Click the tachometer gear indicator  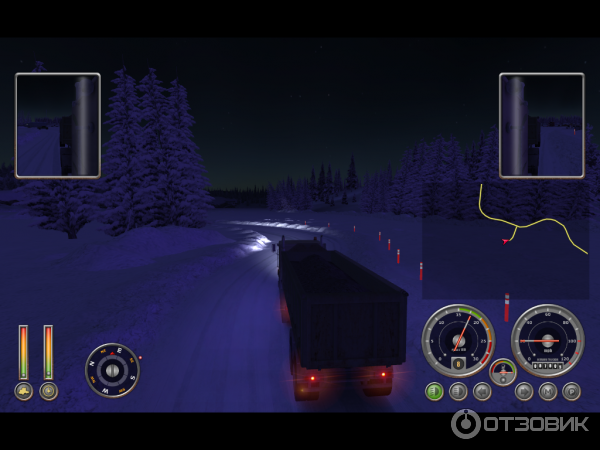point(458,365)
